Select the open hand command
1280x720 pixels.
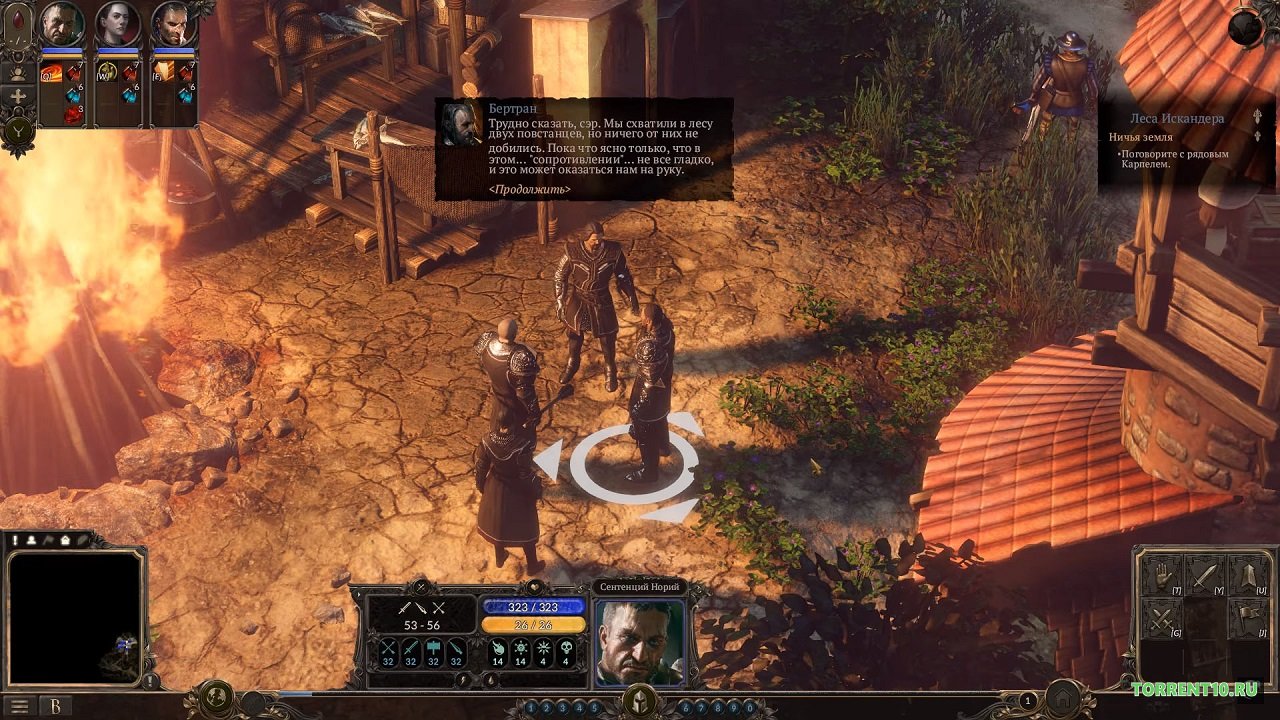point(1162,575)
